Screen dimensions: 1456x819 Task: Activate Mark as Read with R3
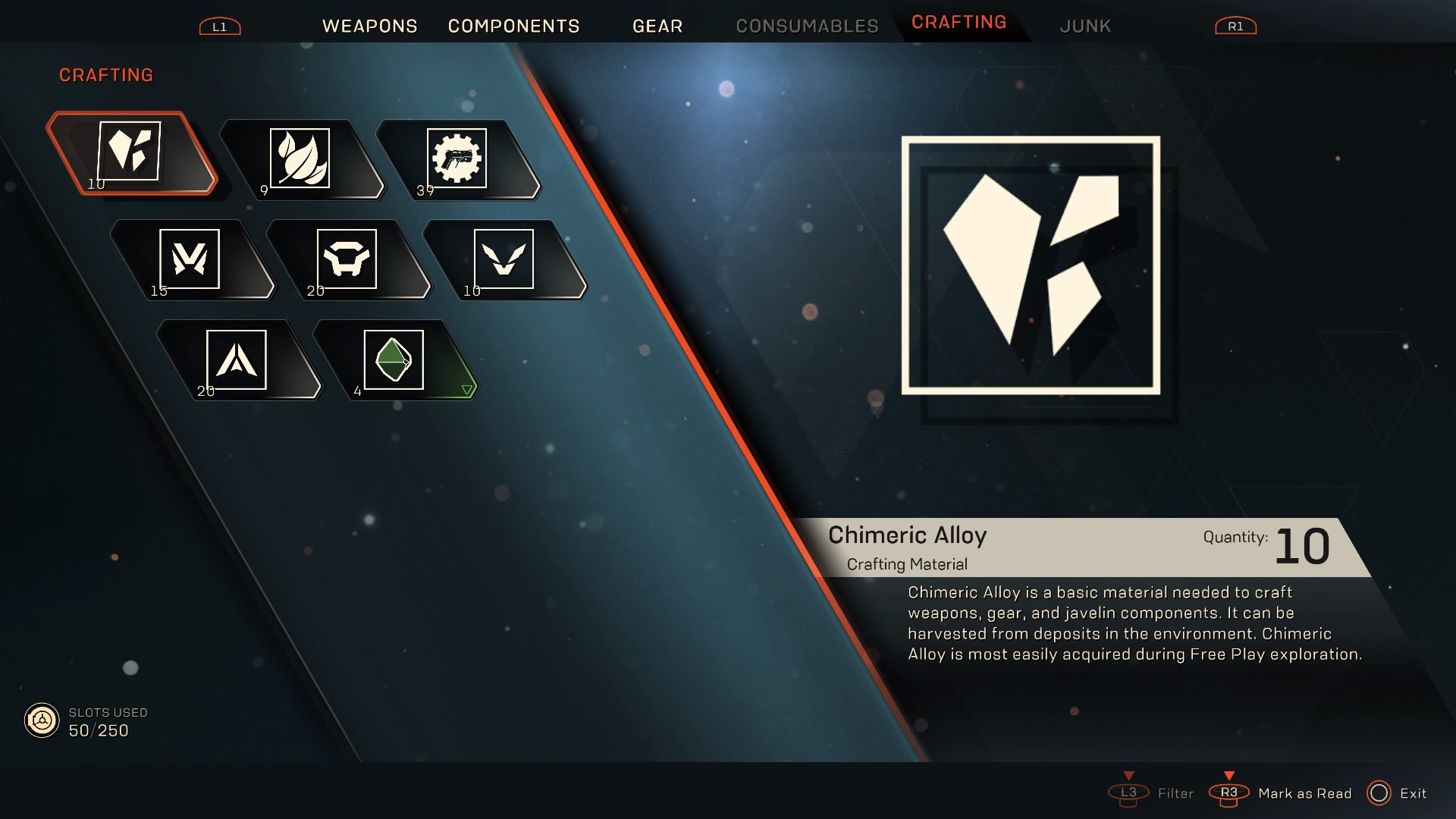tap(1229, 793)
